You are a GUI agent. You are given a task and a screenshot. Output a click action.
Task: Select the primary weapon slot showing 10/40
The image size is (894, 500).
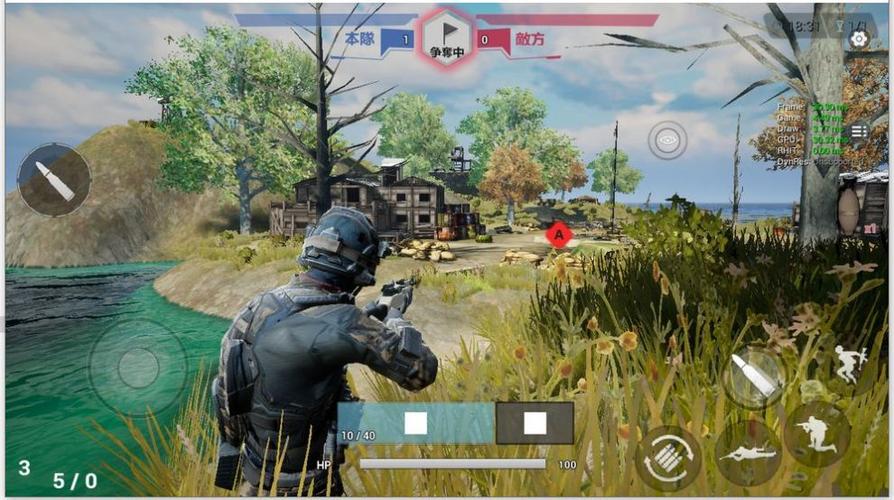tap(416, 423)
